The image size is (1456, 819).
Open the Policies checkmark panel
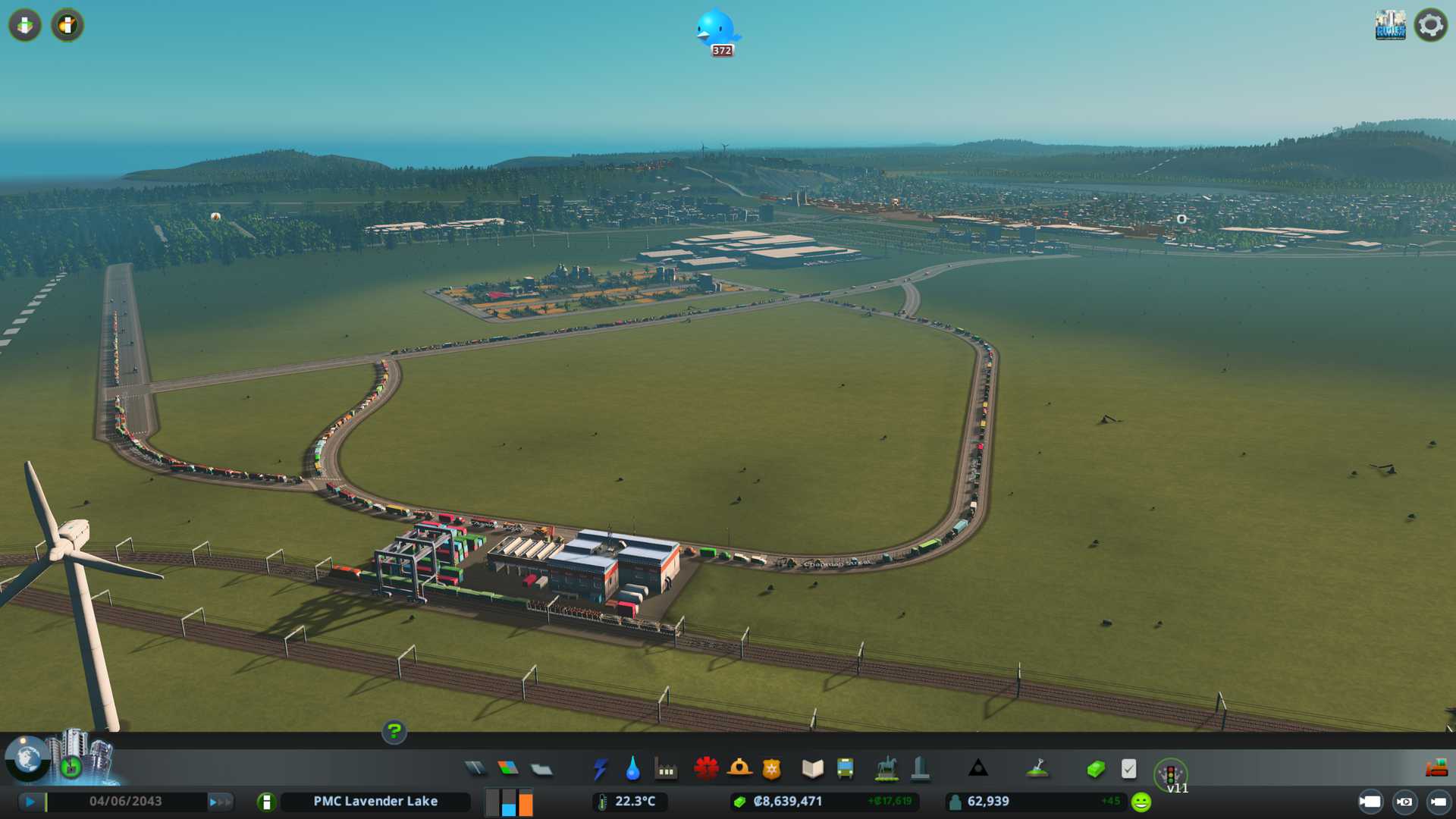point(1128,769)
